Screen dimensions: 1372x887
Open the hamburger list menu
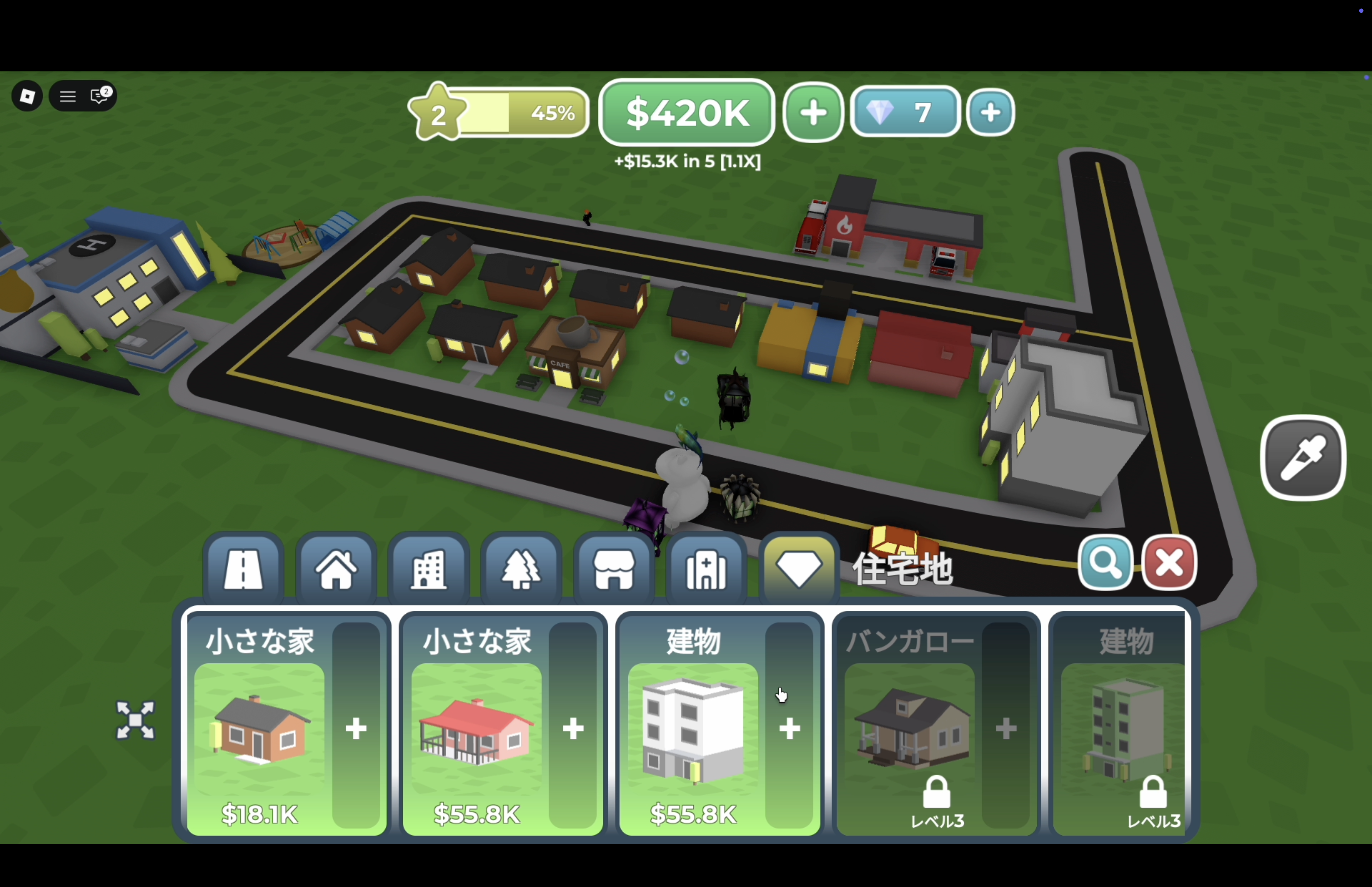[x=68, y=96]
